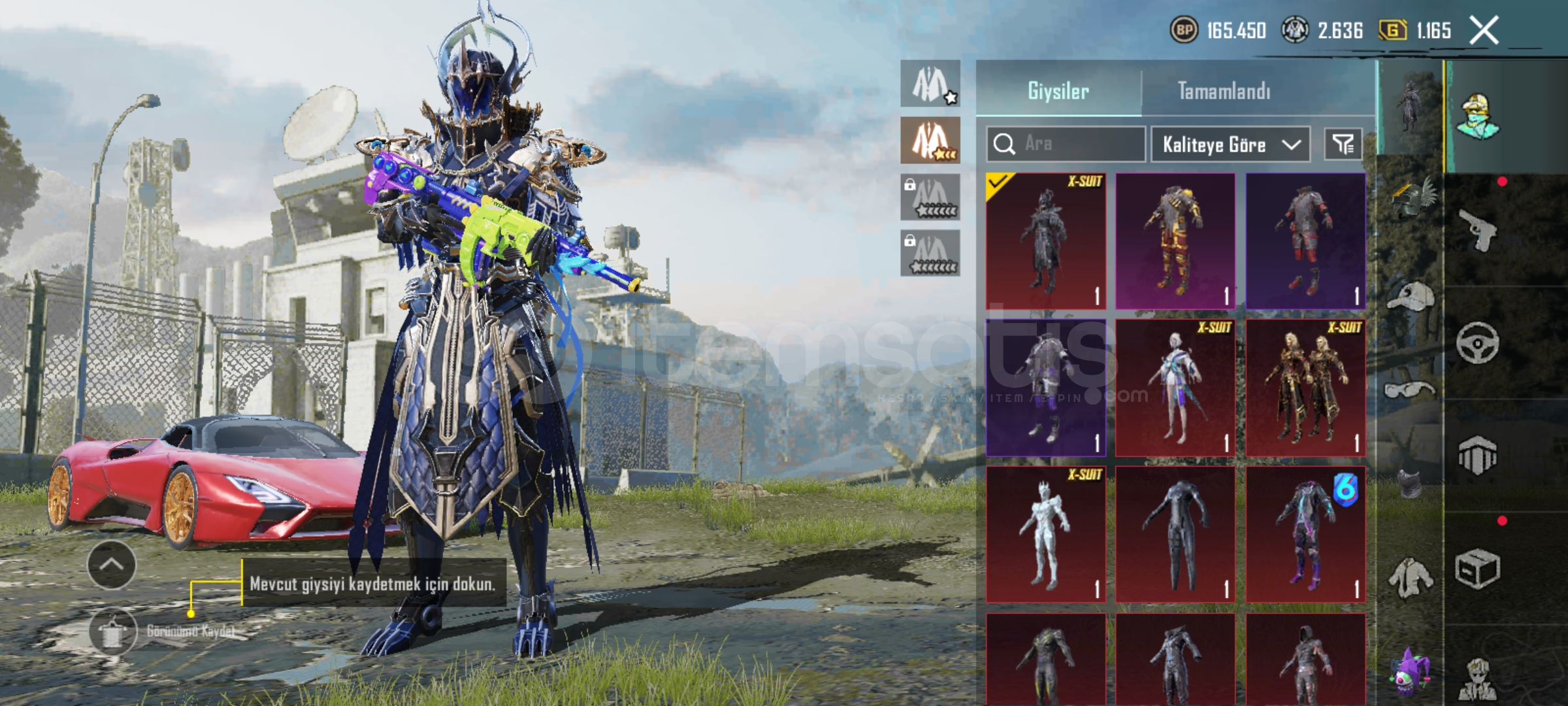Open the parachute category
This screenshot has height=706, width=1568.
pos(1478,455)
